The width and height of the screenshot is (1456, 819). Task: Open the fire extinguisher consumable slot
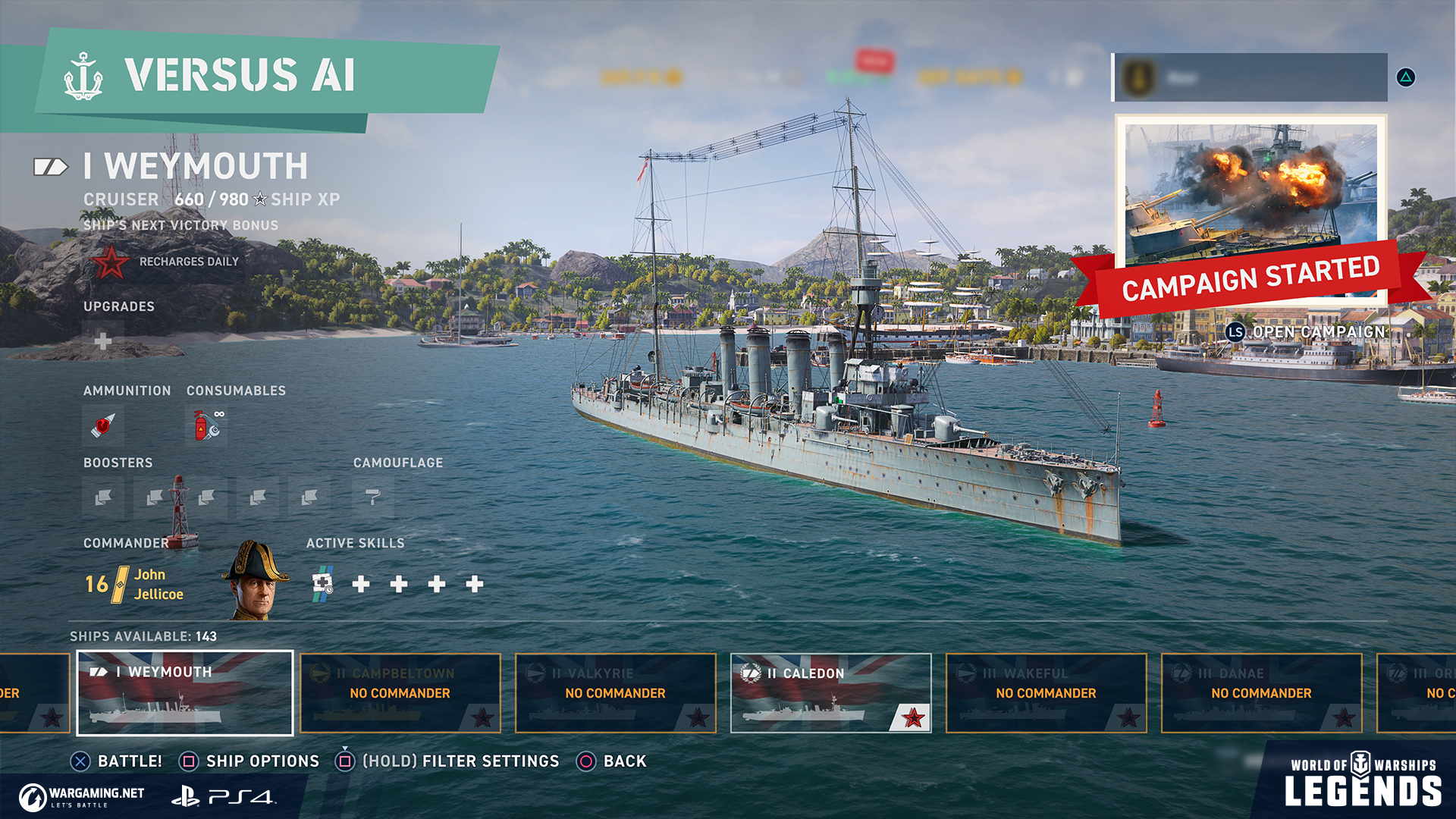(x=206, y=425)
